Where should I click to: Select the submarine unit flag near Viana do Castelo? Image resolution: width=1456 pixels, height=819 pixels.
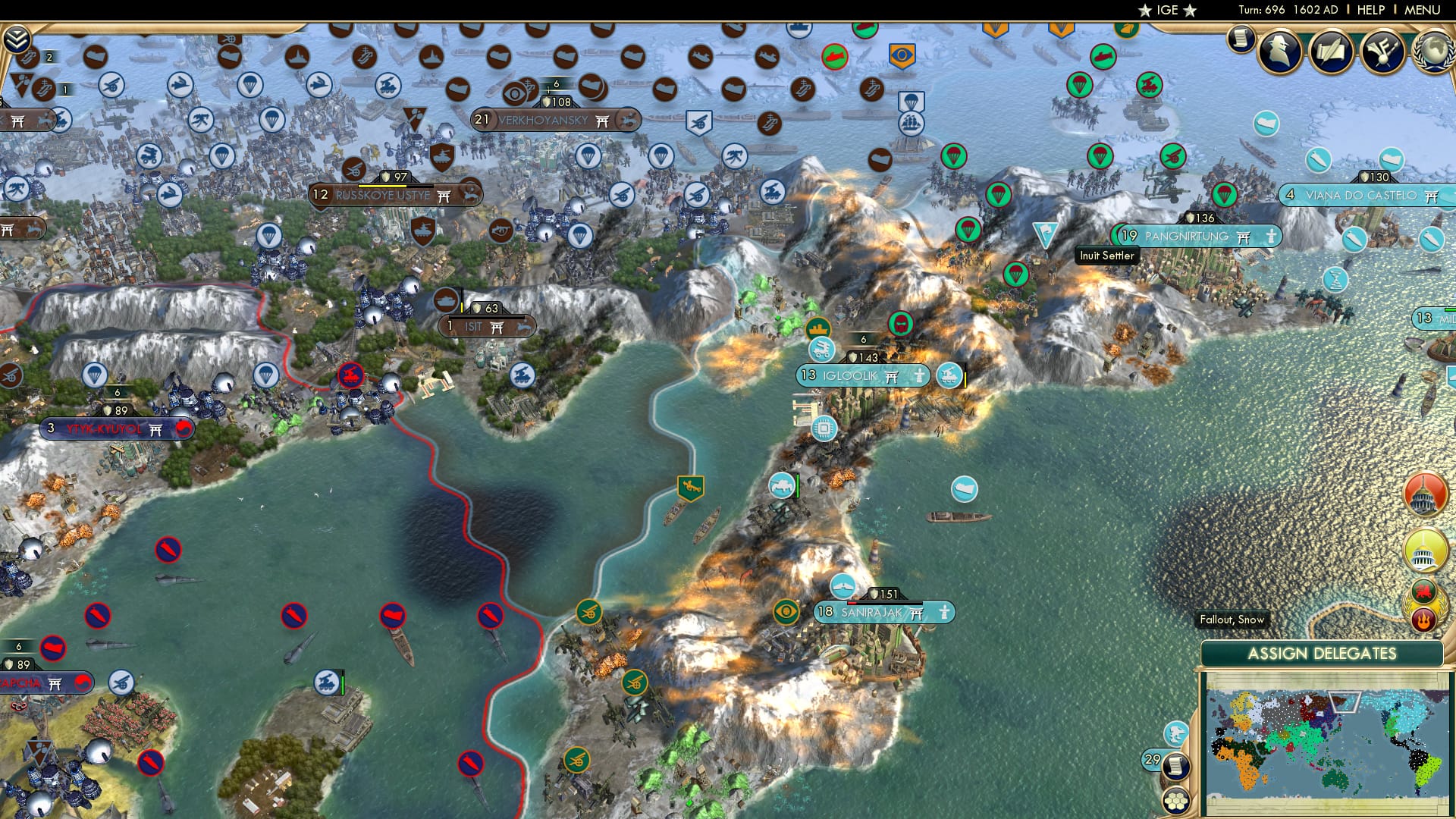click(1319, 160)
